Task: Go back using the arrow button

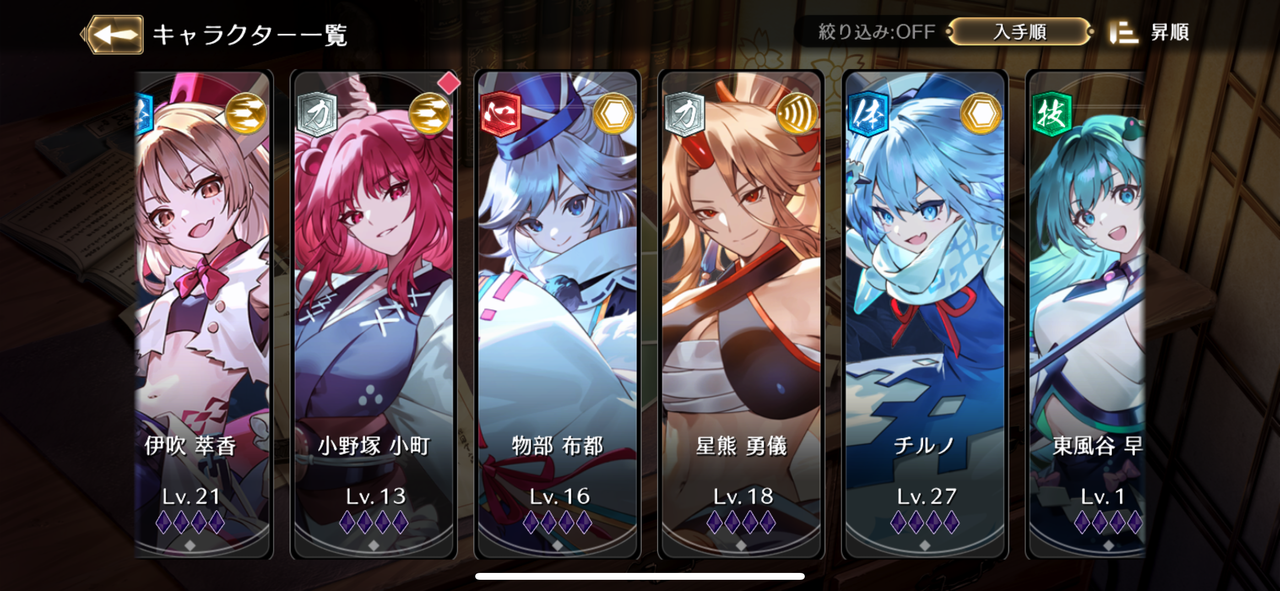Action: tap(113, 34)
